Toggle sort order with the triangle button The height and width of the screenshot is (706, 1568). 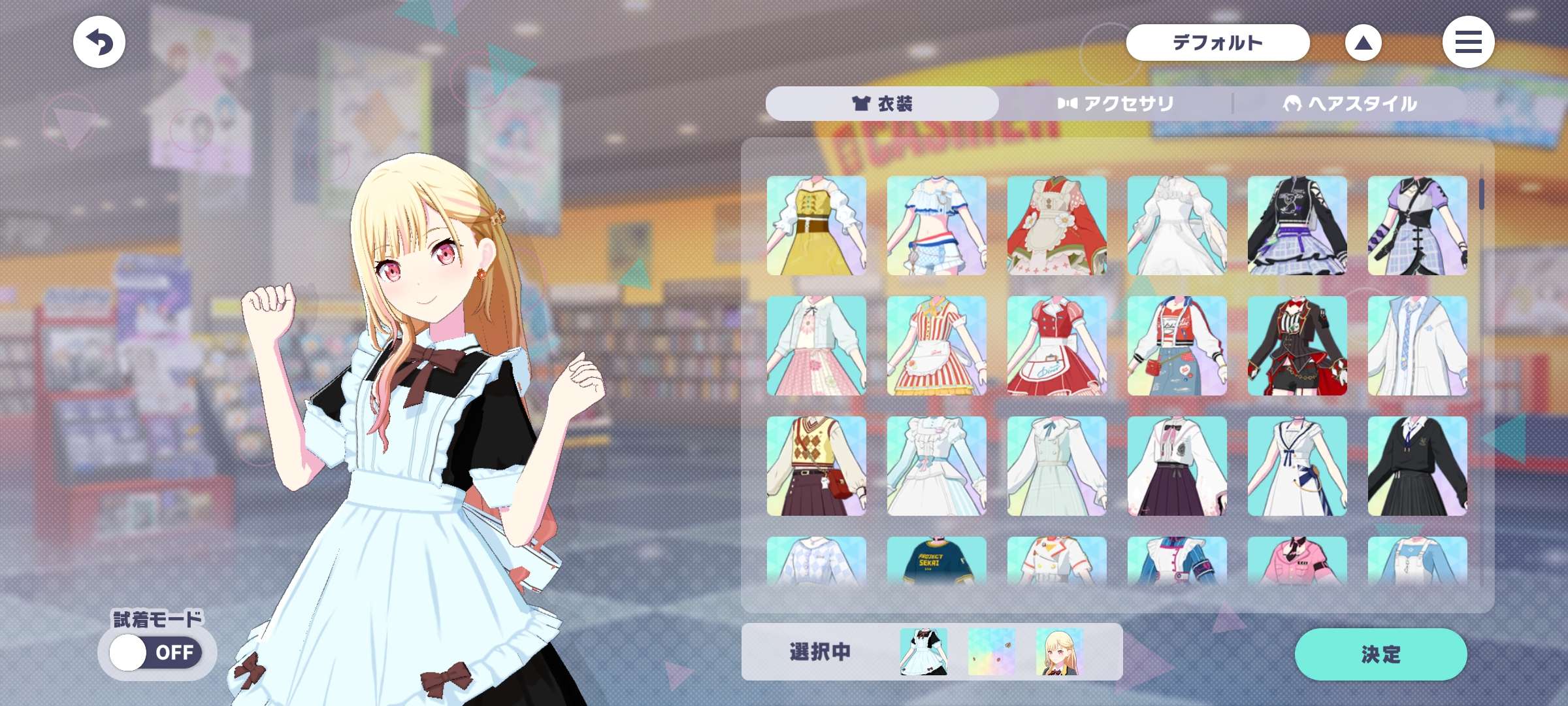click(1363, 43)
